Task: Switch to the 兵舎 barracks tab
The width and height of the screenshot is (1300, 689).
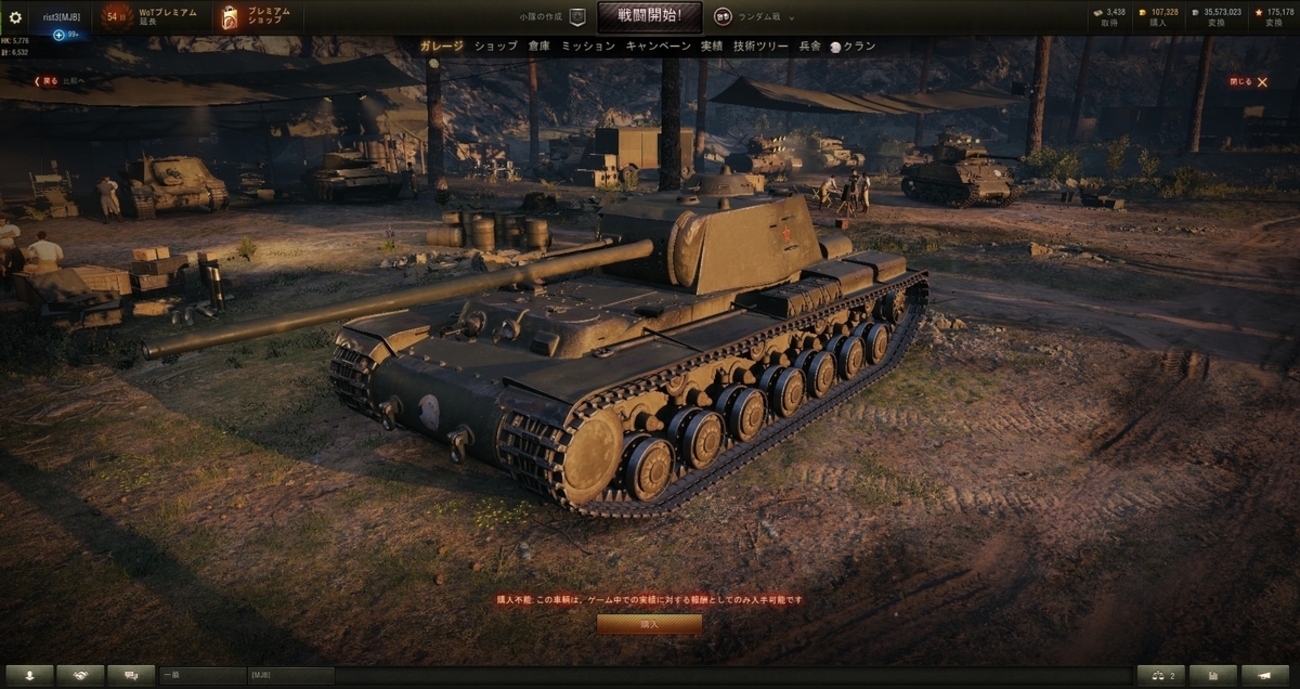Action: point(810,46)
